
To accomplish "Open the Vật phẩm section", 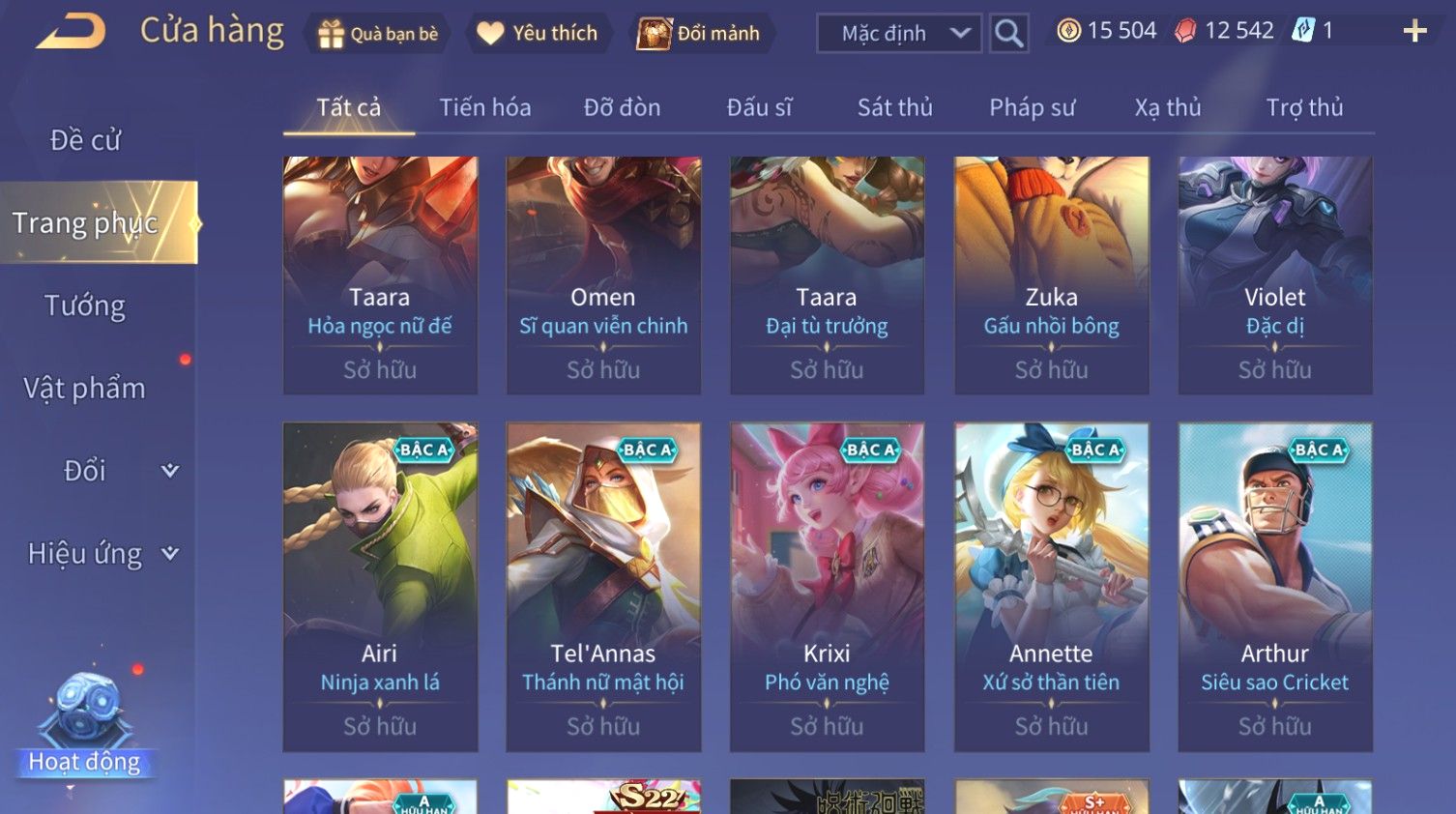I will 85,389.
